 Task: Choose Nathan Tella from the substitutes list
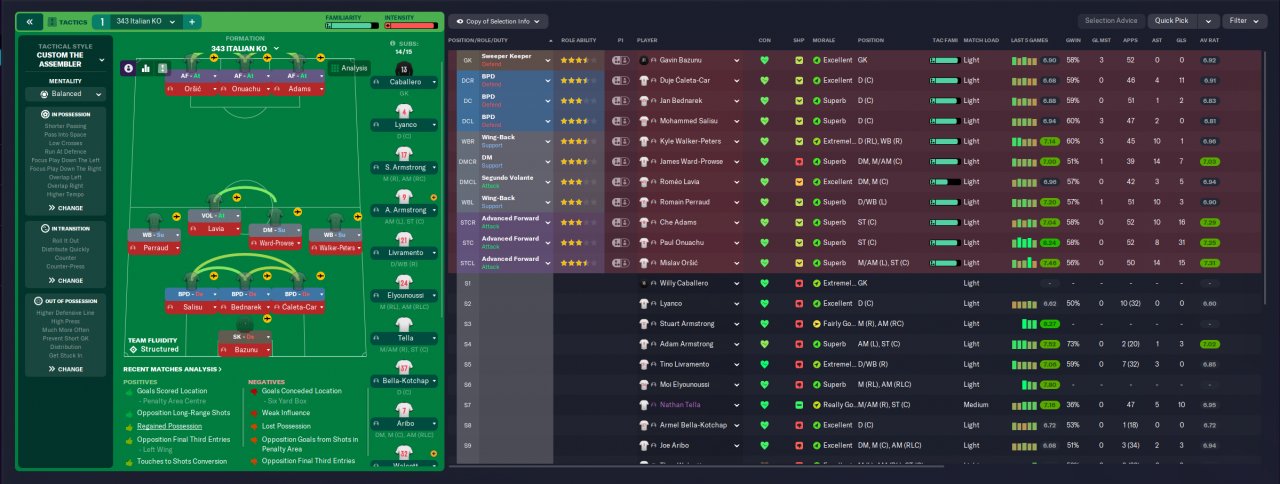pos(680,405)
